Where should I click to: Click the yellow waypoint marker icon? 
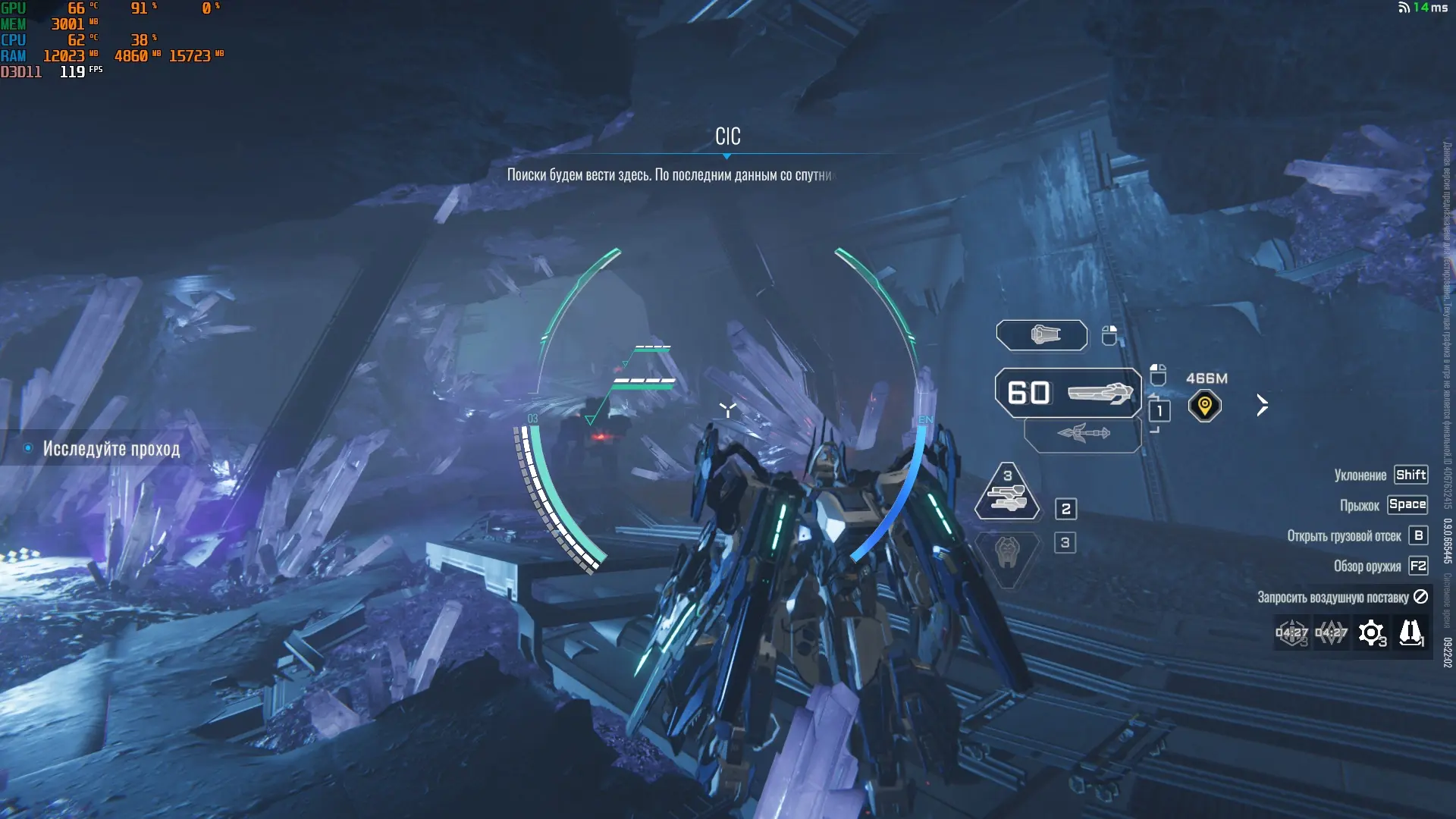(1204, 406)
